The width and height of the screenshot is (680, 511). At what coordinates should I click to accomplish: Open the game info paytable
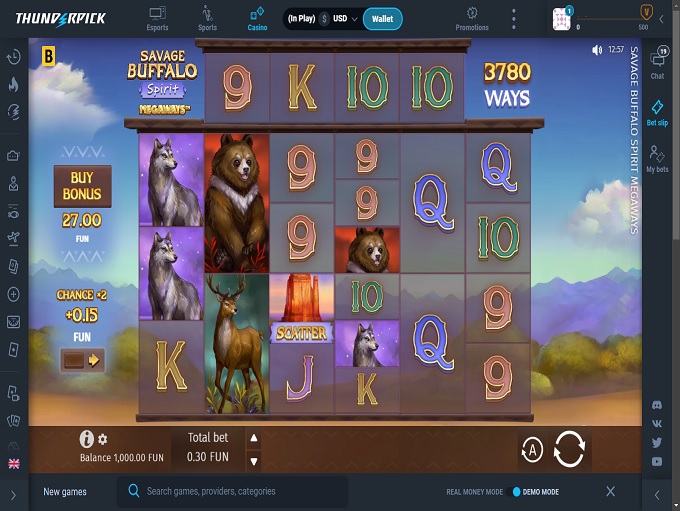(x=87, y=438)
